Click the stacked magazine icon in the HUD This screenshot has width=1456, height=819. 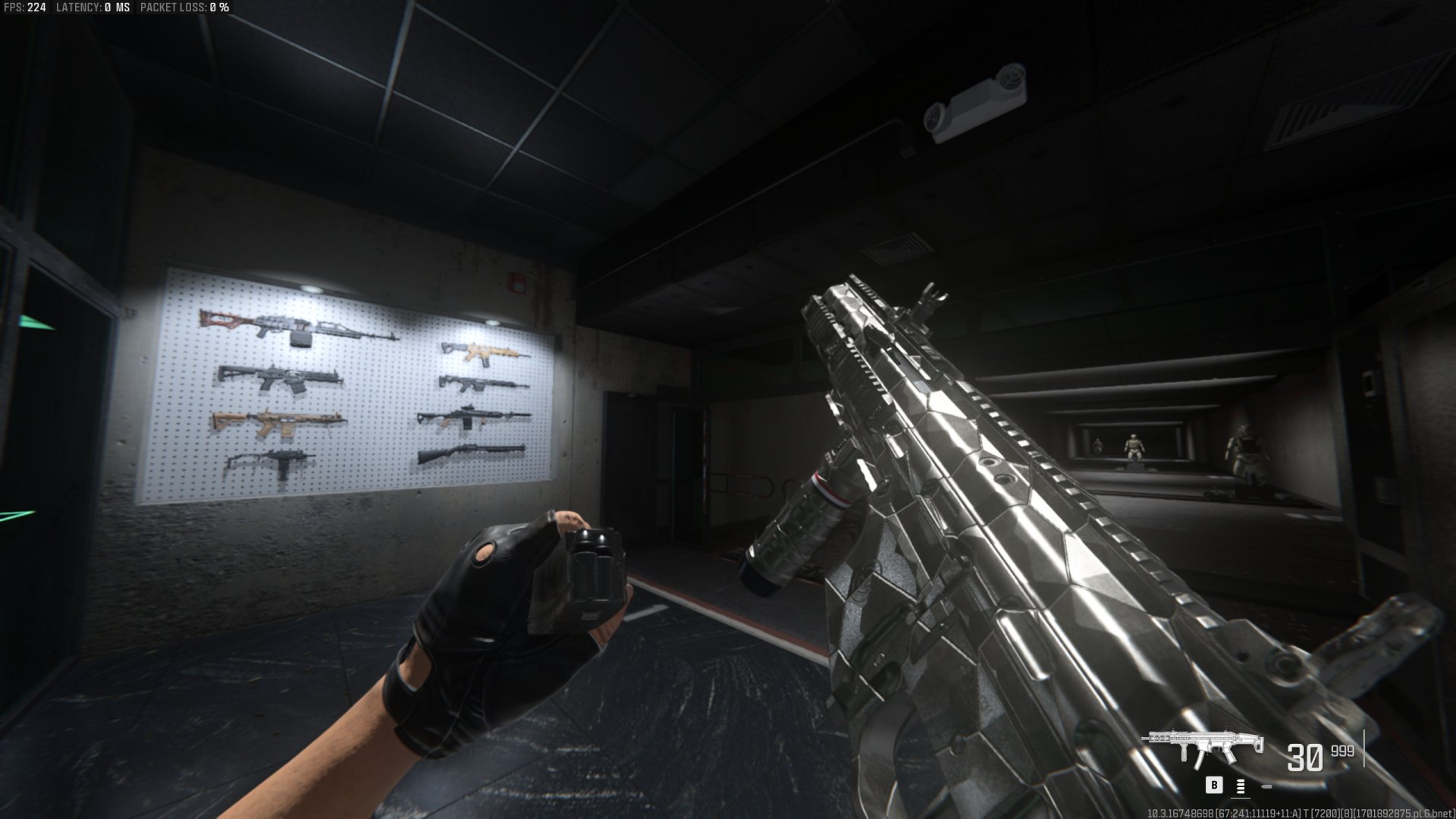[1240, 786]
